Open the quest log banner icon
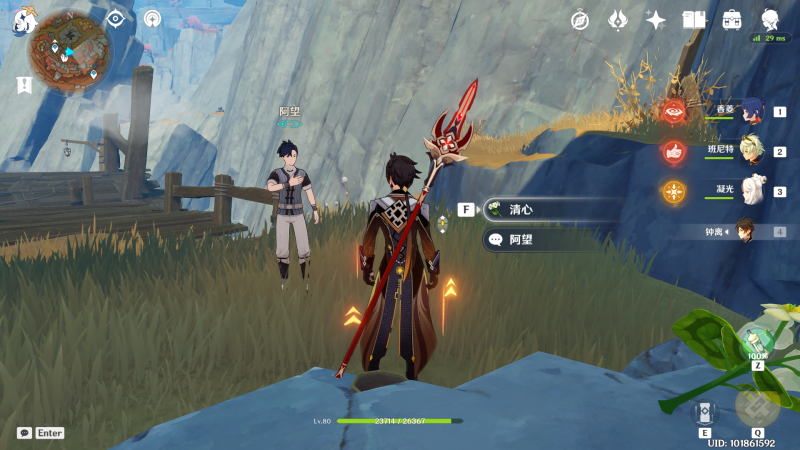Image resolution: width=800 pixels, height=450 pixels. pyautogui.click(x=23, y=86)
